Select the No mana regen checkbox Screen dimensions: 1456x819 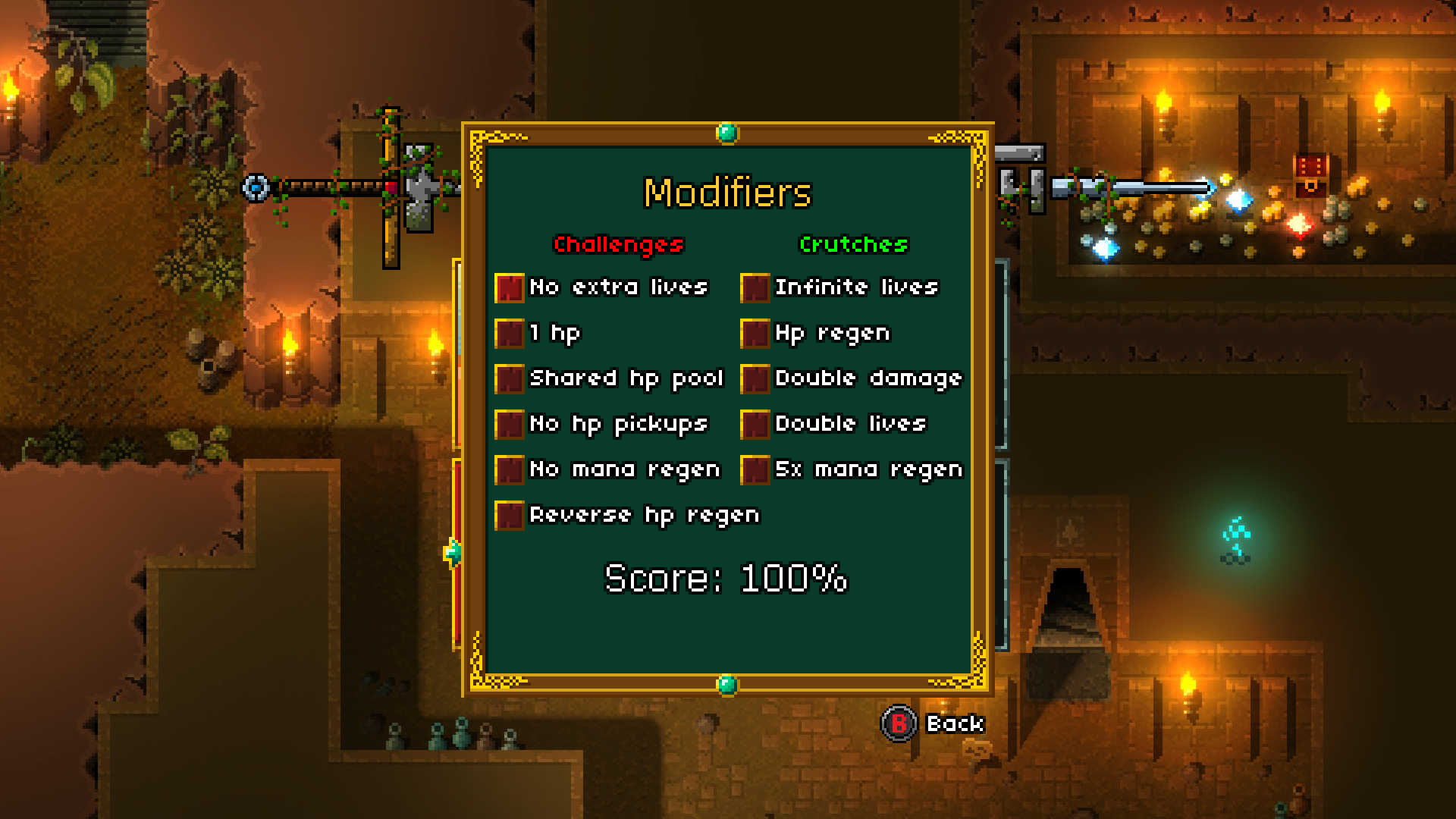[x=509, y=469]
